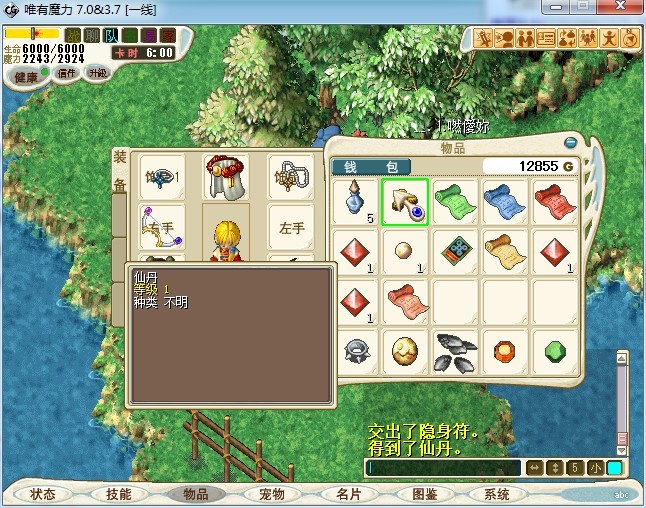Open the 技能 skills menu
Screen dimensions: 646x508
pos(118,494)
